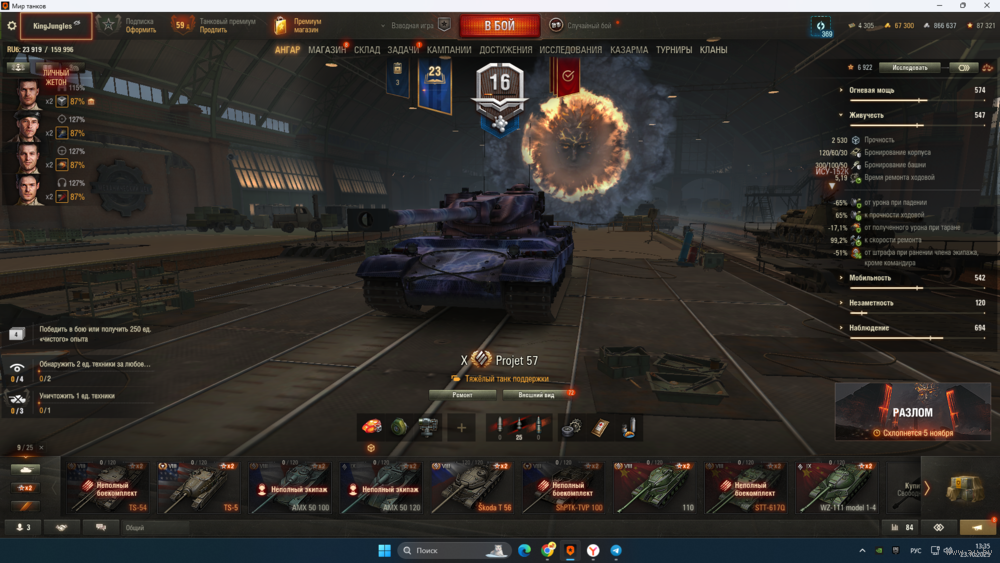Screen dimensions: 1000x563
Task: Open the ИССЛЕДОВАНИЯ research tab
Action: tap(571, 50)
